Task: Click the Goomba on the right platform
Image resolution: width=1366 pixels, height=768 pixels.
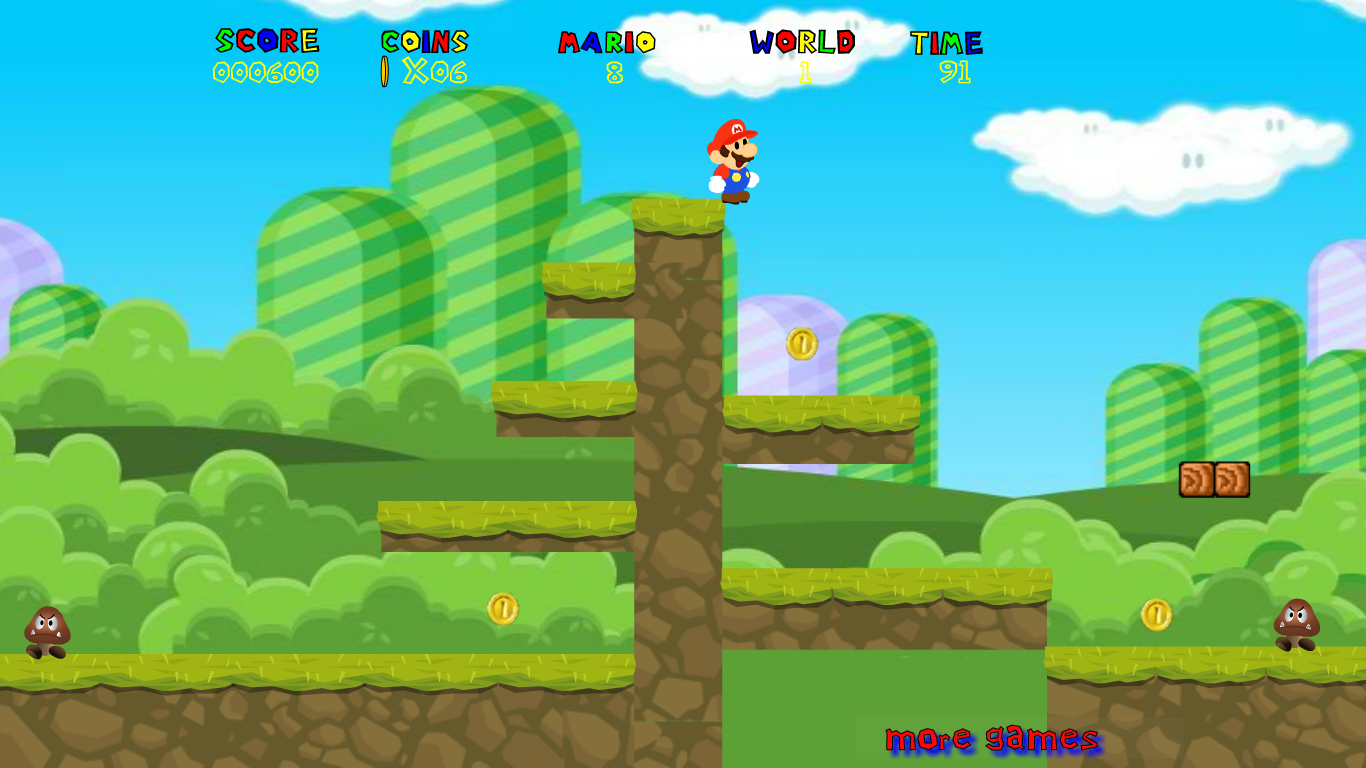Action: coord(1298,624)
